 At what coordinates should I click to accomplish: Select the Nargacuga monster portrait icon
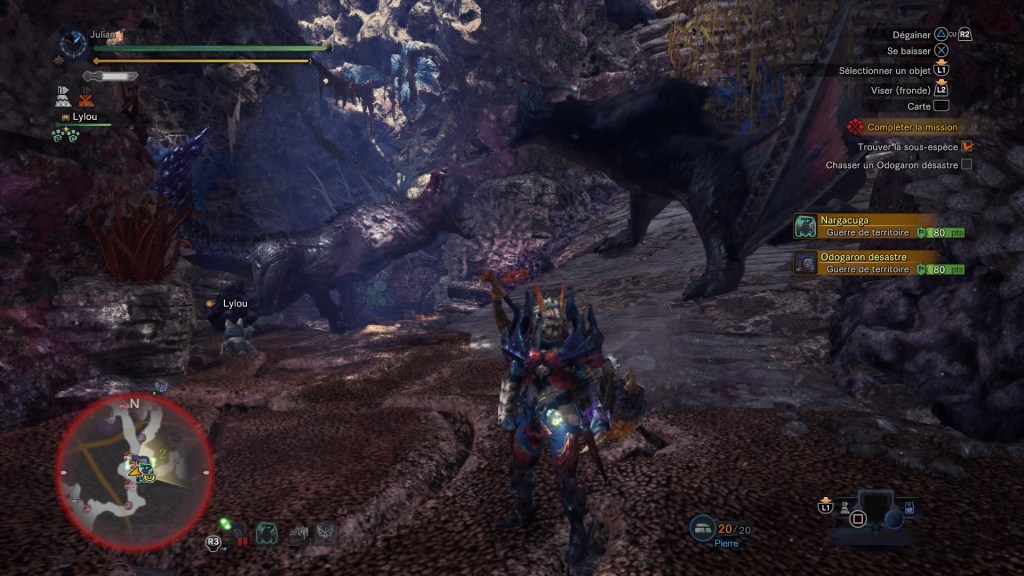(x=806, y=226)
